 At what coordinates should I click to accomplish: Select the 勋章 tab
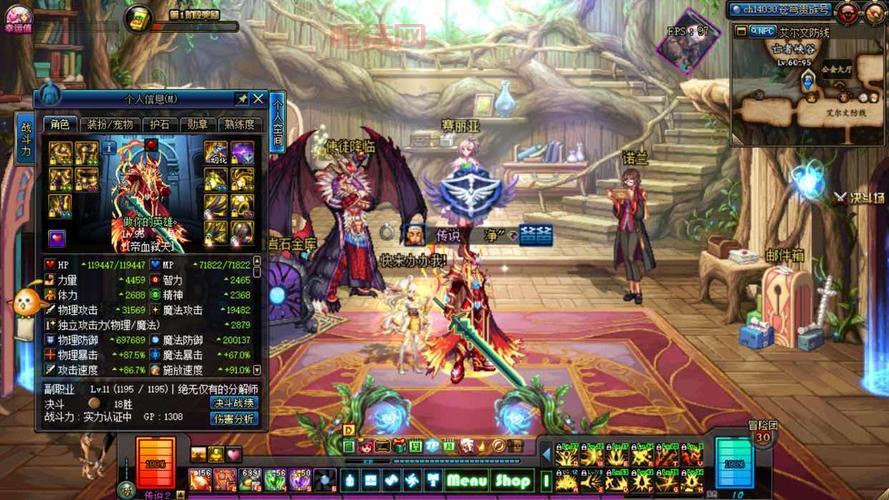[197, 125]
